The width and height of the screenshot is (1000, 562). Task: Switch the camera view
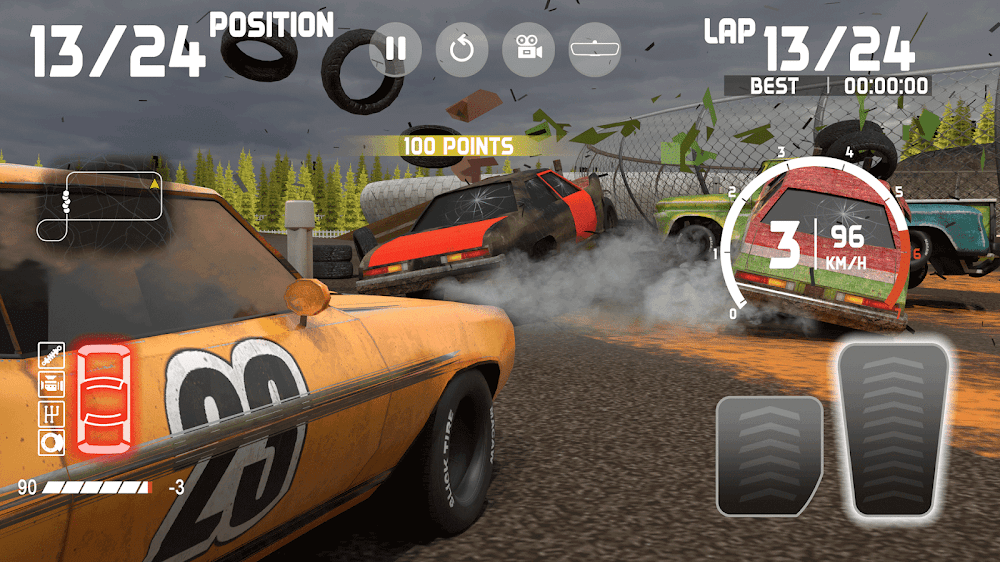[x=528, y=50]
